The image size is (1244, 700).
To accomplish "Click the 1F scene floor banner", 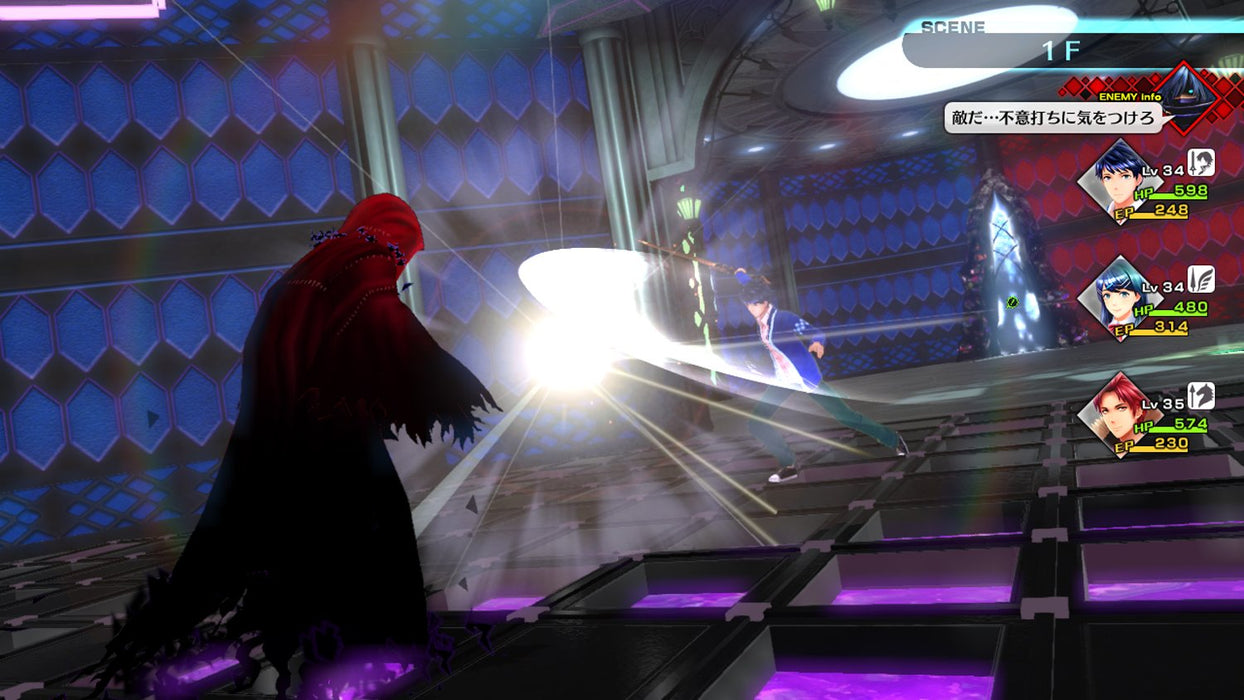I will 1060,50.
